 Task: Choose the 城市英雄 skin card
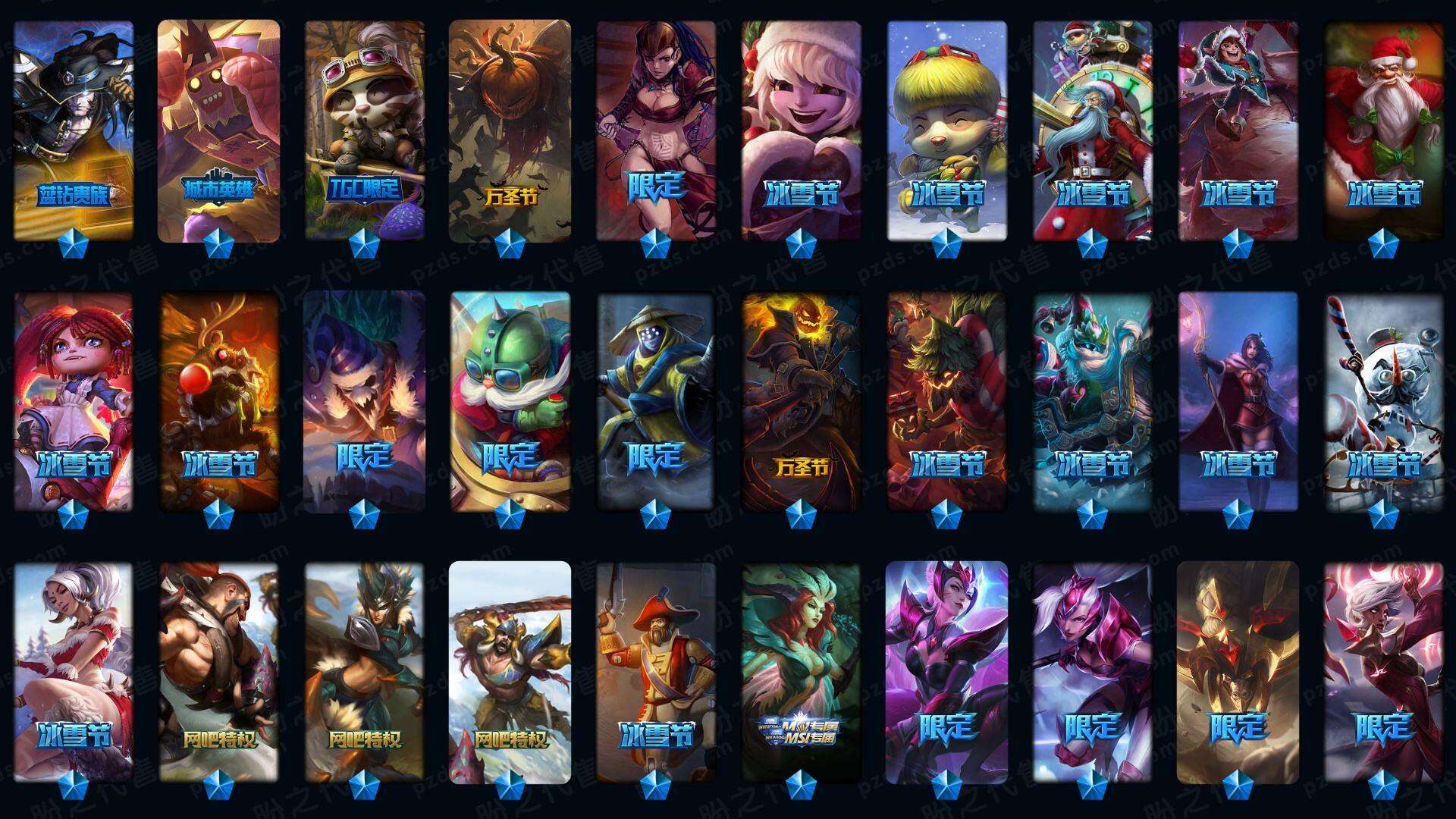click(x=218, y=130)
